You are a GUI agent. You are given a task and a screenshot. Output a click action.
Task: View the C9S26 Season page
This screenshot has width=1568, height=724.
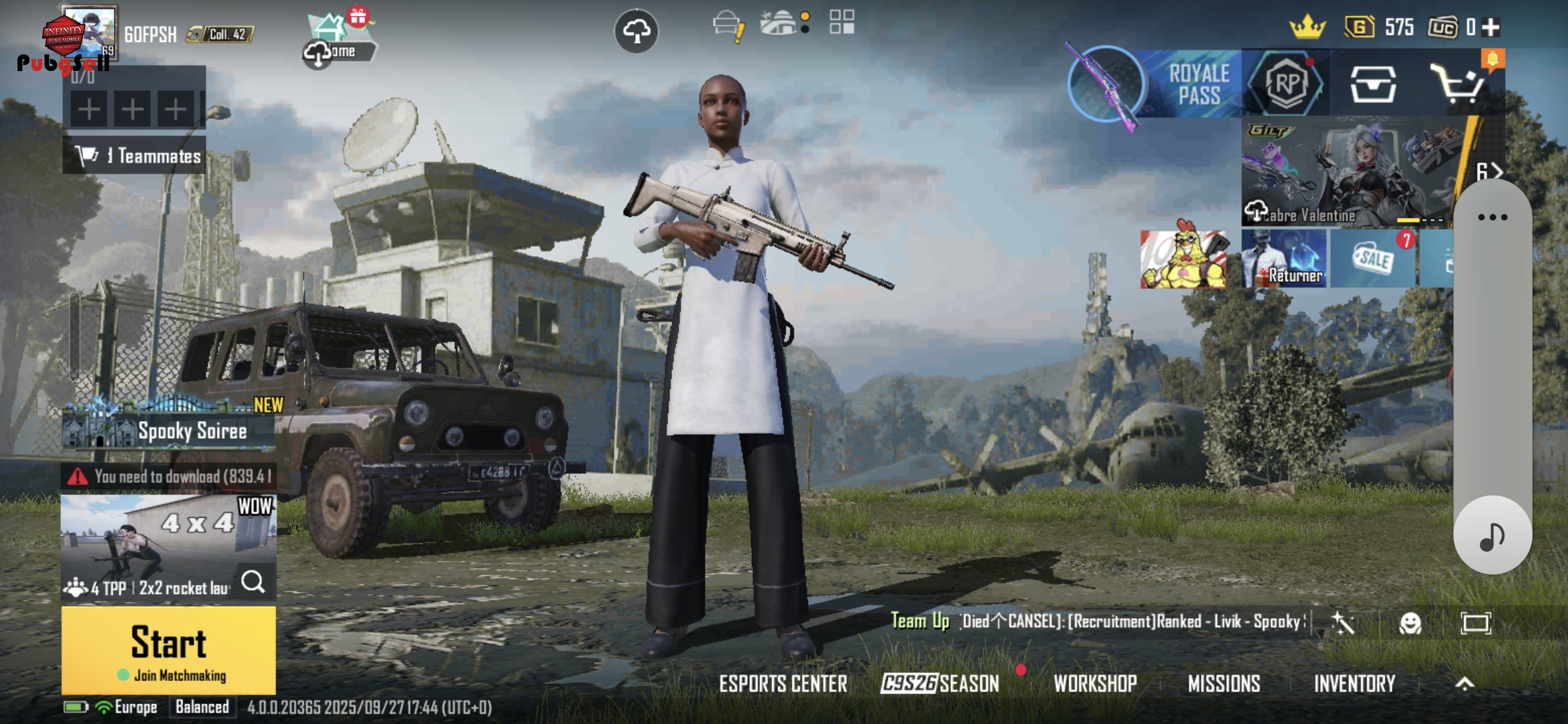[x=939, y=684]
